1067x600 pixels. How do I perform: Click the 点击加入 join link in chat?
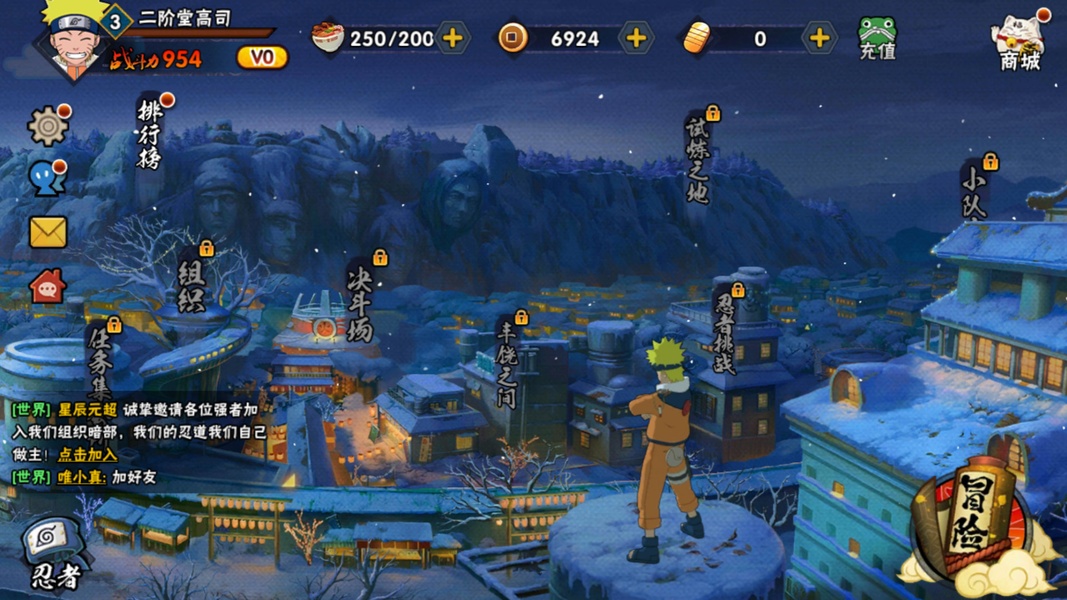point(88,454)
